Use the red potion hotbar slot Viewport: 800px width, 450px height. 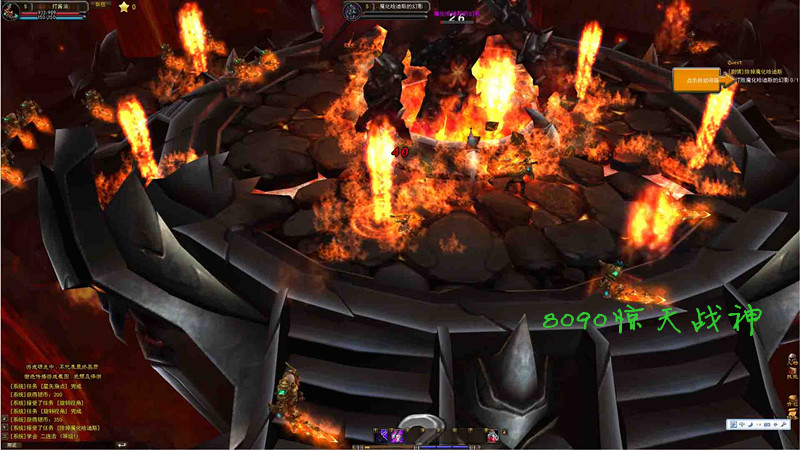pos(493,435)
